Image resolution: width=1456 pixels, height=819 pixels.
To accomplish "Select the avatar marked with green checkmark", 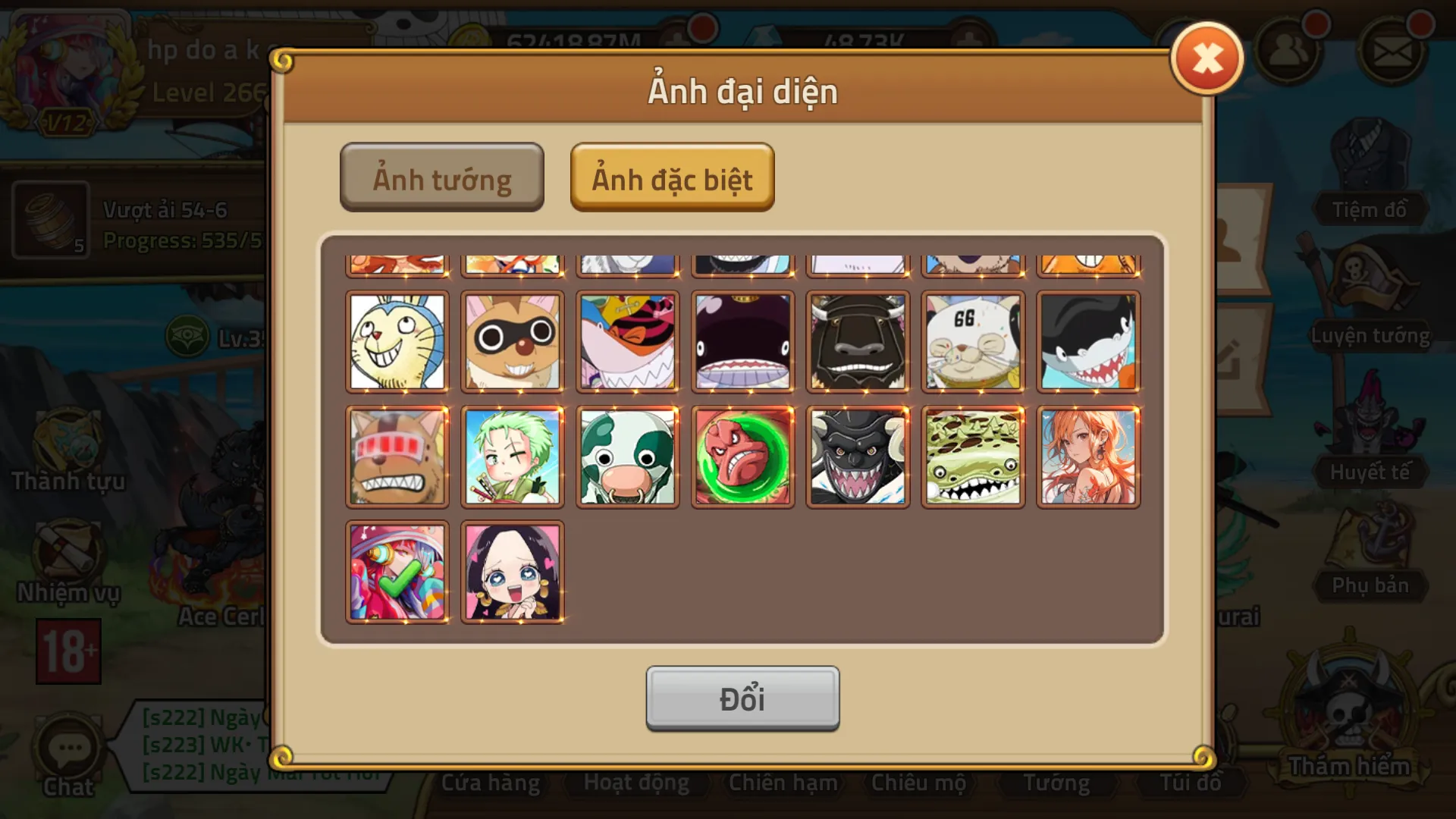I will 397,570.
